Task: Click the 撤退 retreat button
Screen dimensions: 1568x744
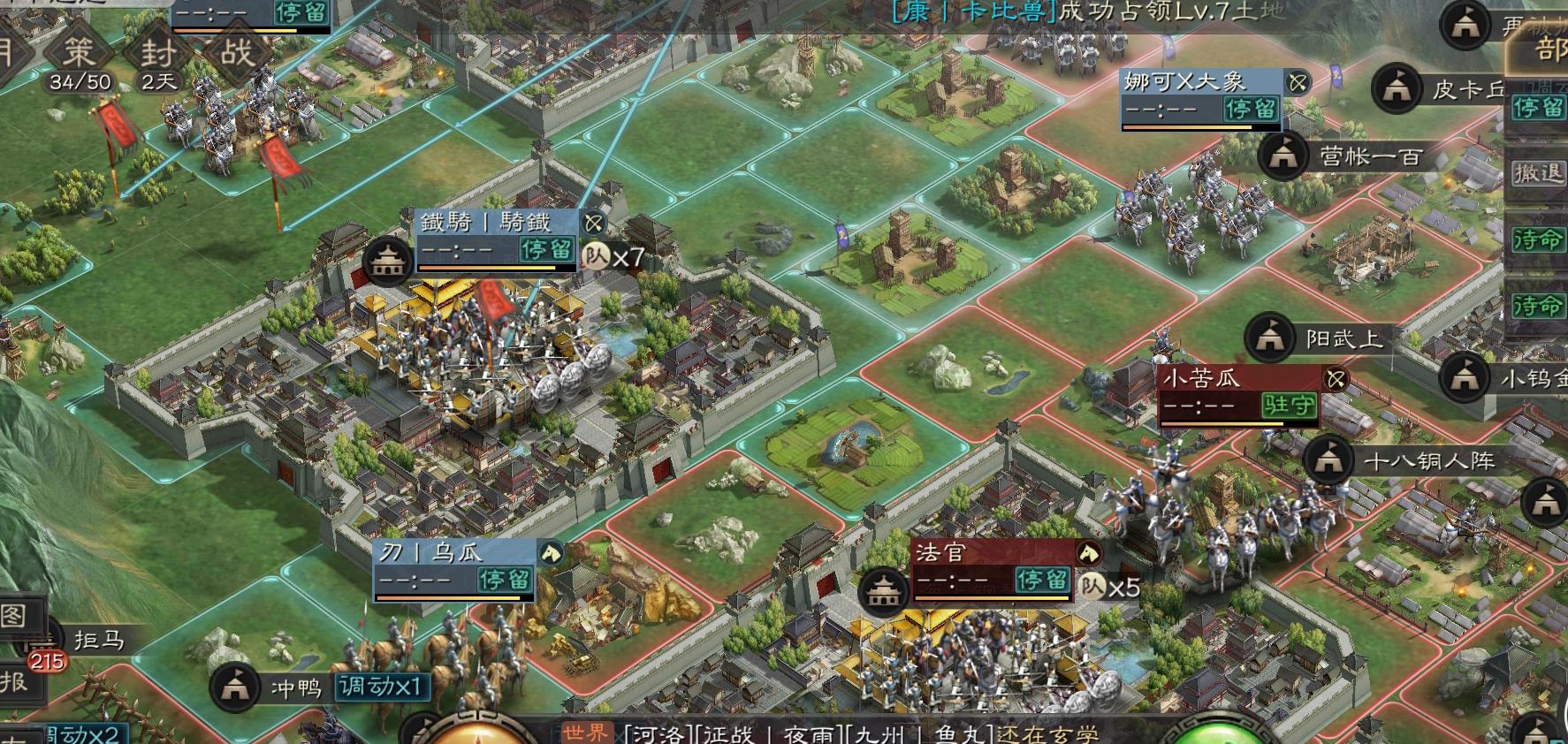Action: (x=1539, y=173)
